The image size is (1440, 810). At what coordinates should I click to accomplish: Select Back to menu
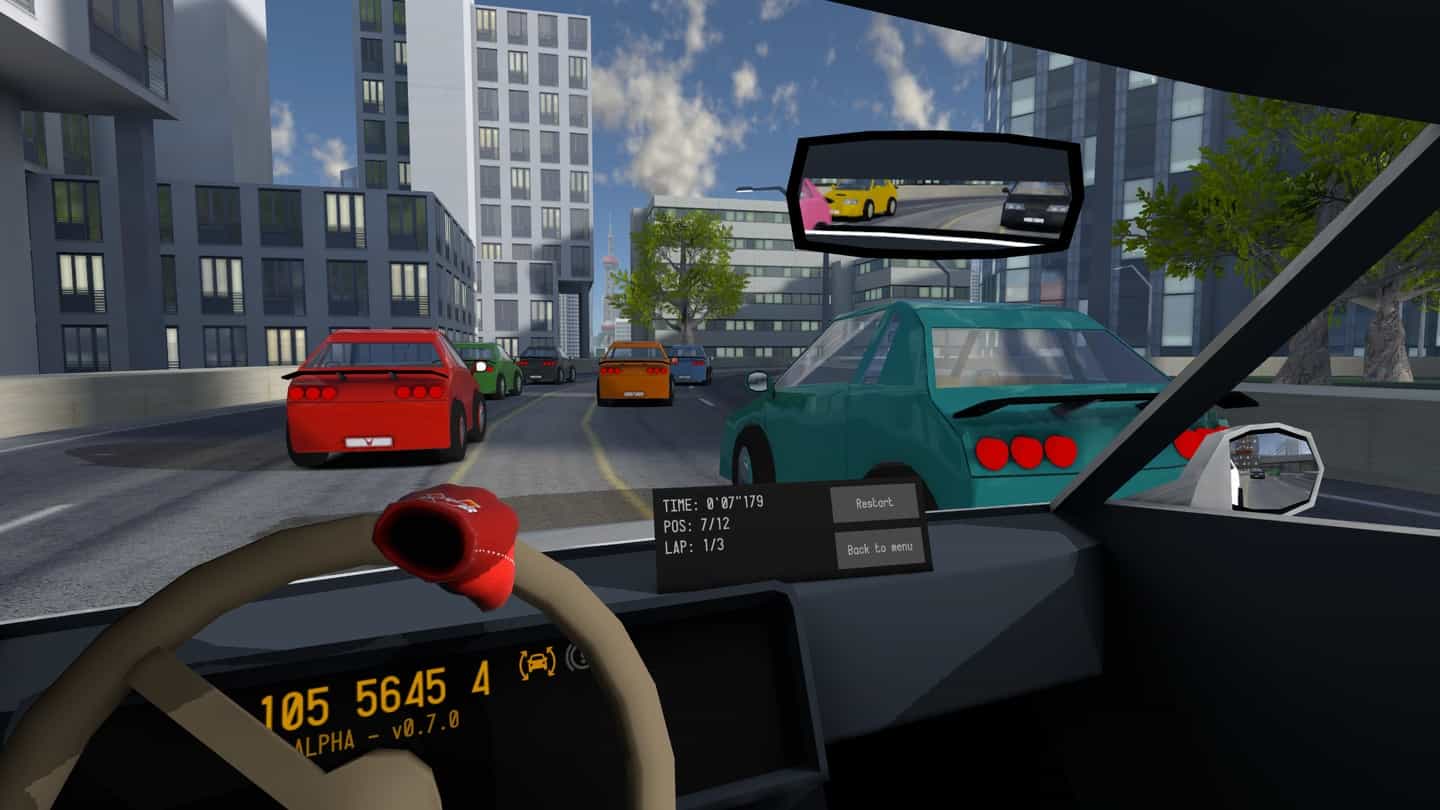tap(879, 548)
